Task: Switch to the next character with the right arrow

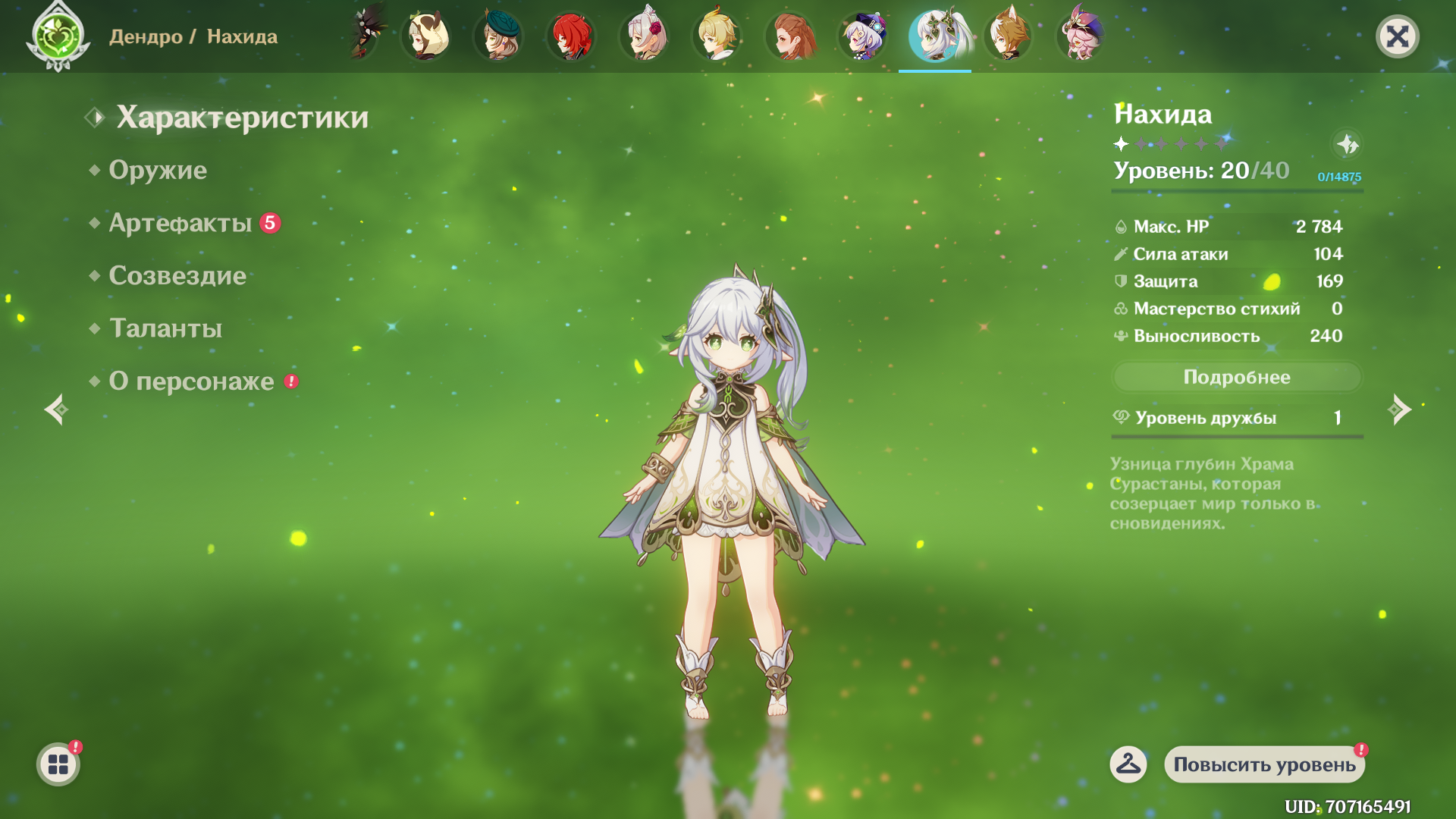Action: [x=1399, y=409]
